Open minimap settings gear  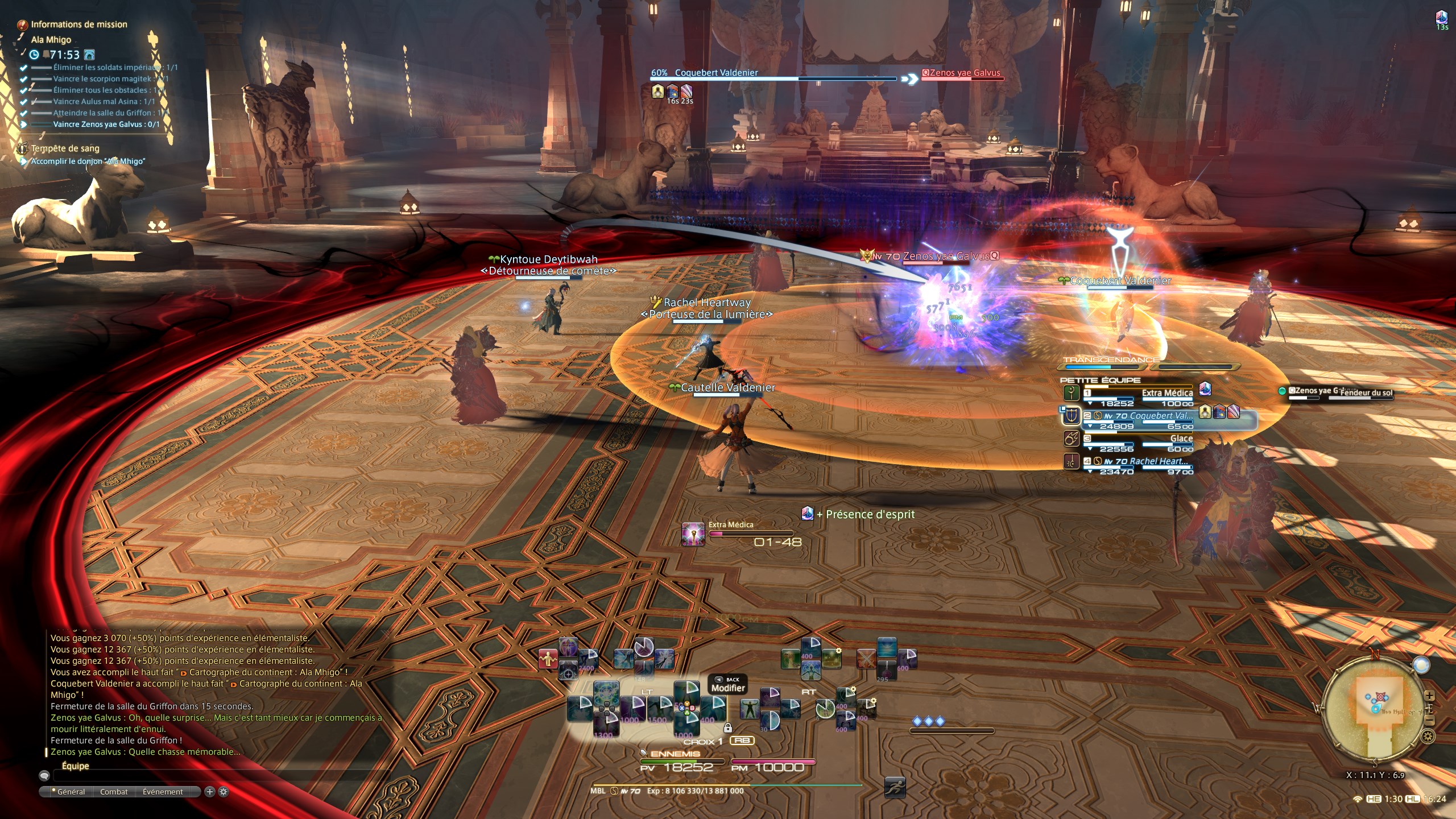pos(1428,737)
